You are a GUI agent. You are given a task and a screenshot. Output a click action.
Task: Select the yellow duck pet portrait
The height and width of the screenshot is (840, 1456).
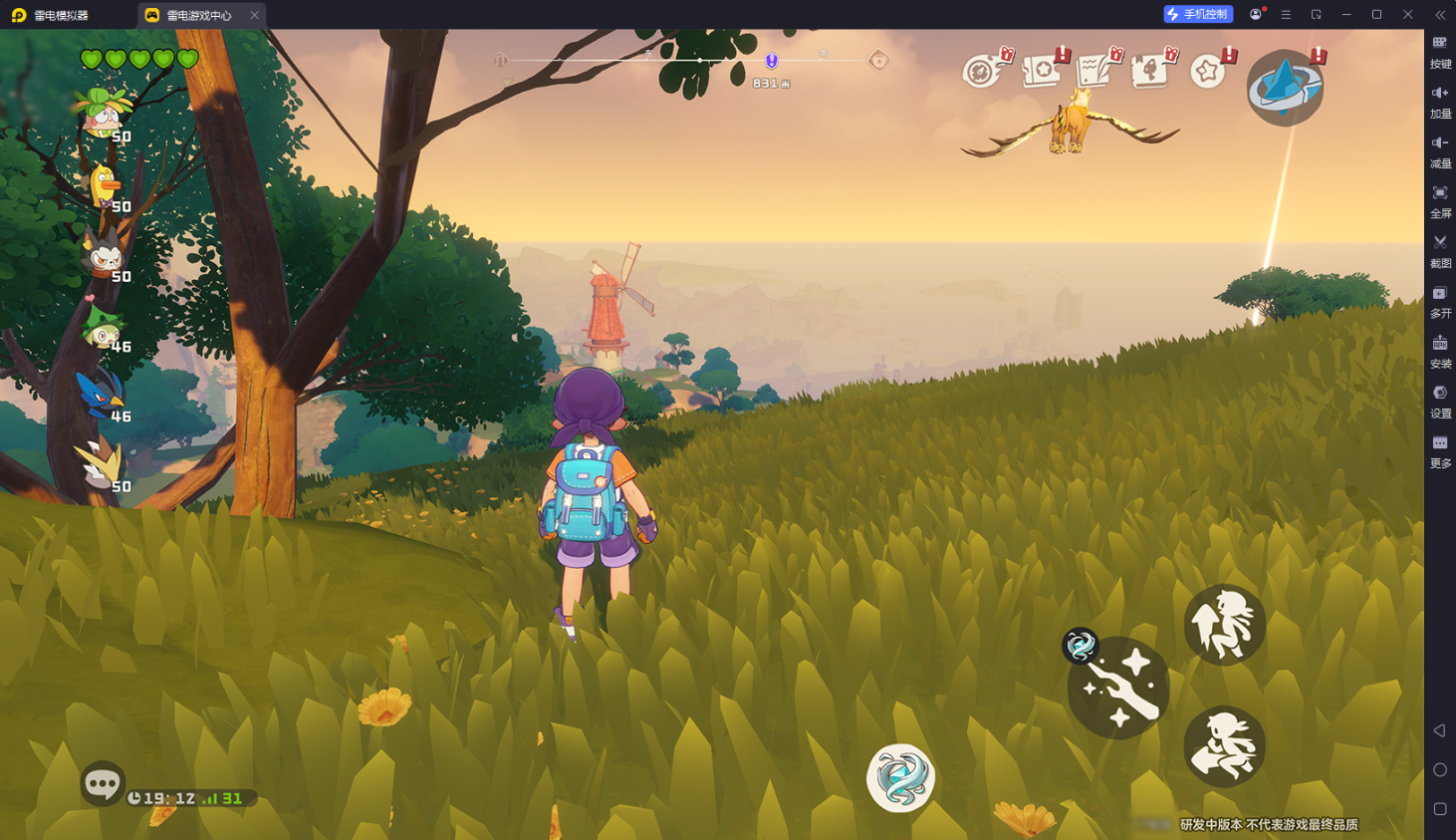click(x=104, y=186)
